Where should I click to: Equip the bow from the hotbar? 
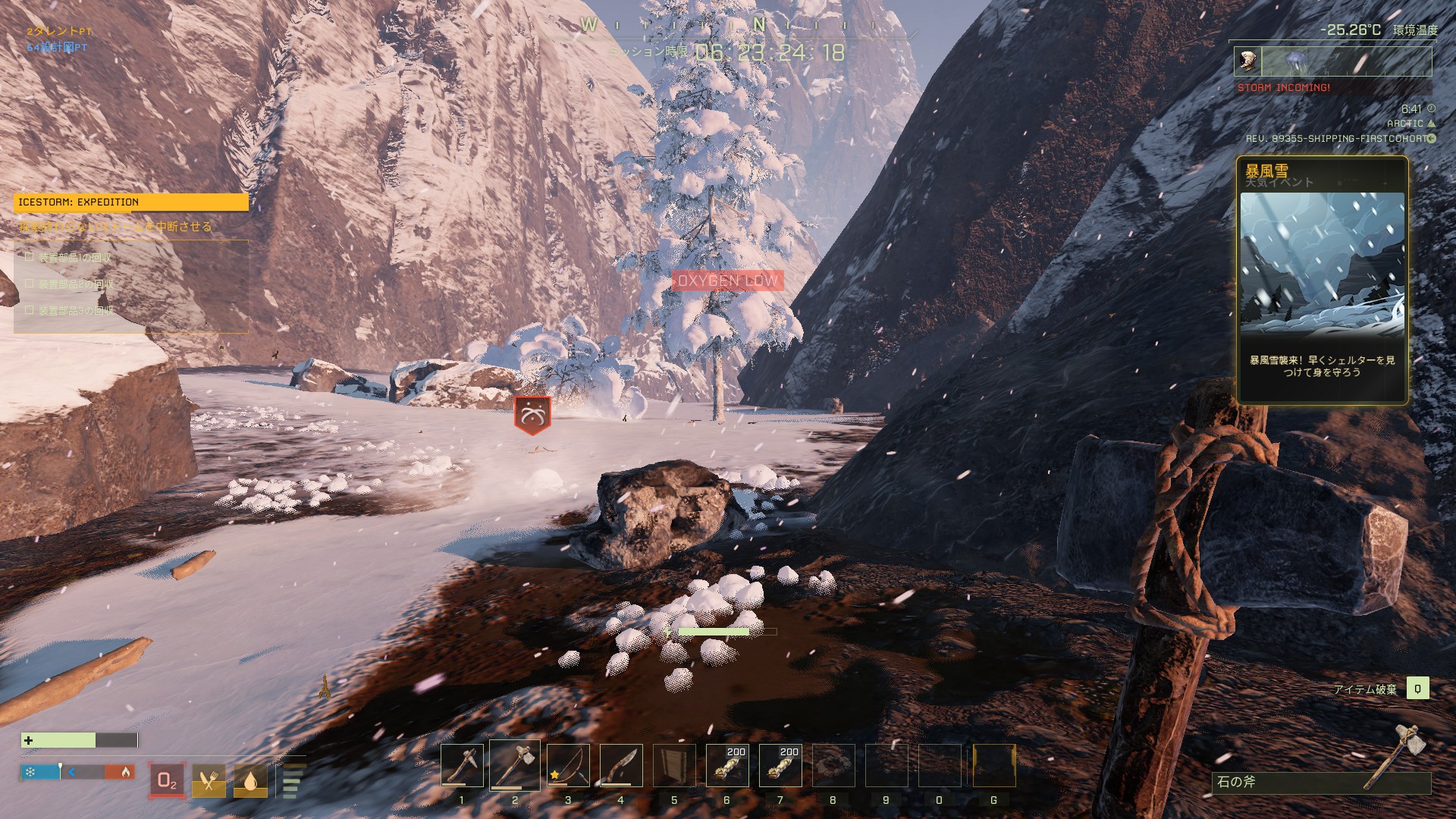coord(568,765)
